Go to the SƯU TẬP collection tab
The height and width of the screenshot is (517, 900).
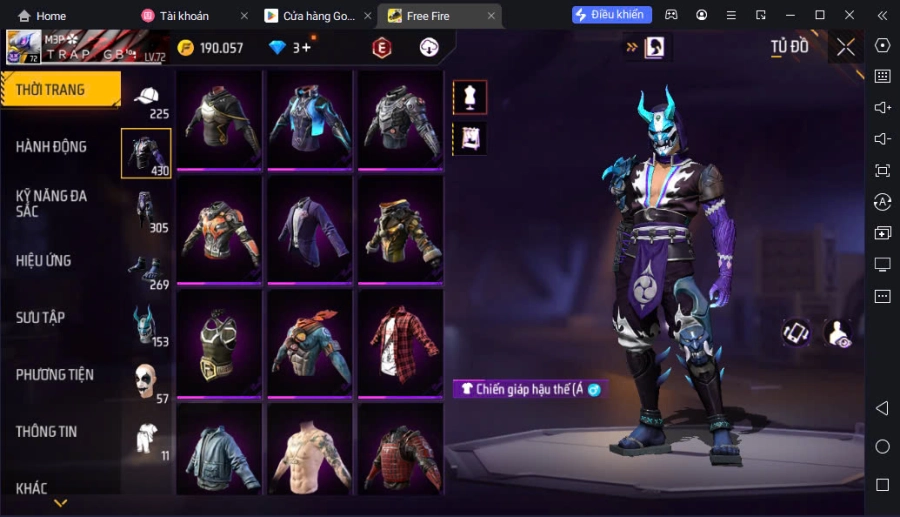[41, 318]
